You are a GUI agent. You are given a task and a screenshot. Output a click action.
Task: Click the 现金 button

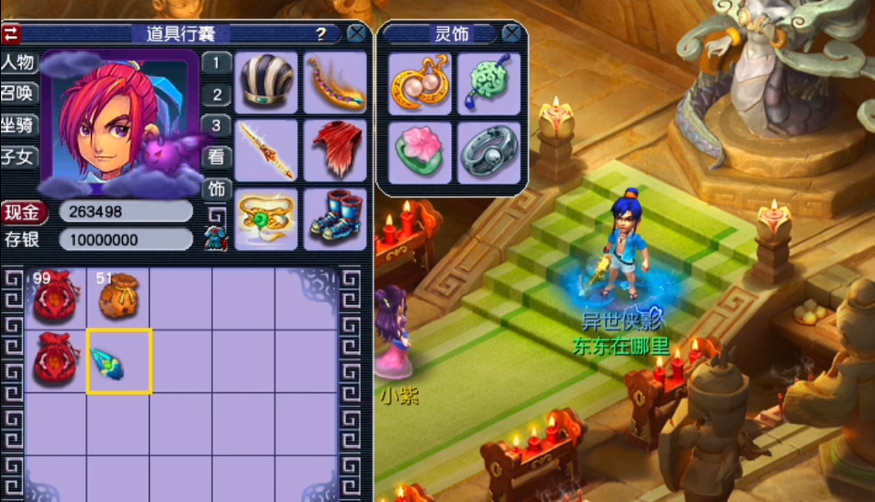(x=24, y=211)
